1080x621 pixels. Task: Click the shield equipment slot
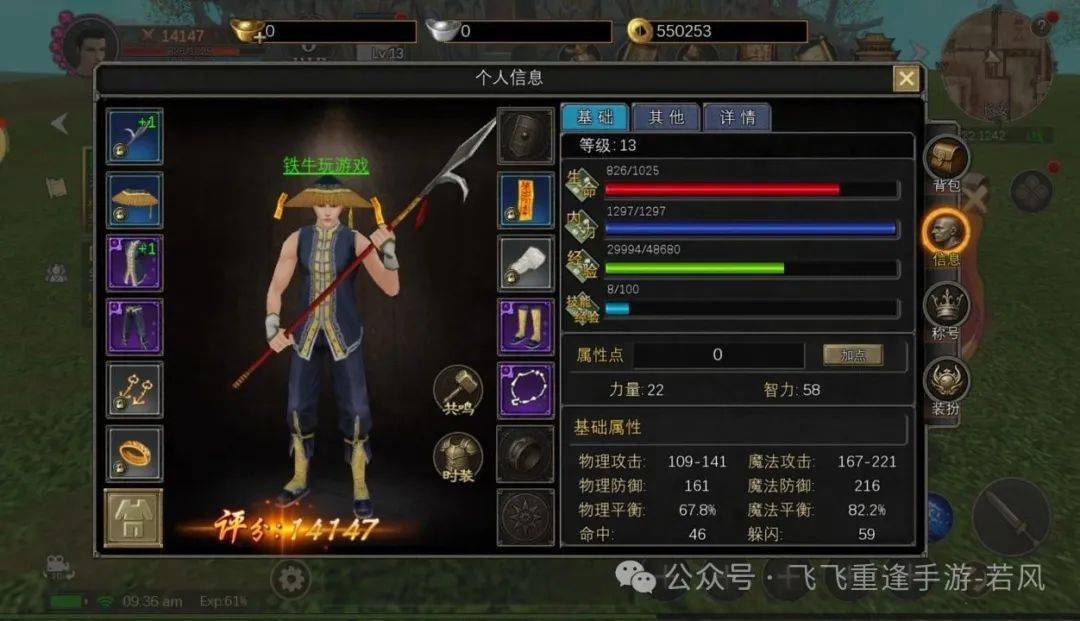coord(525,136)
